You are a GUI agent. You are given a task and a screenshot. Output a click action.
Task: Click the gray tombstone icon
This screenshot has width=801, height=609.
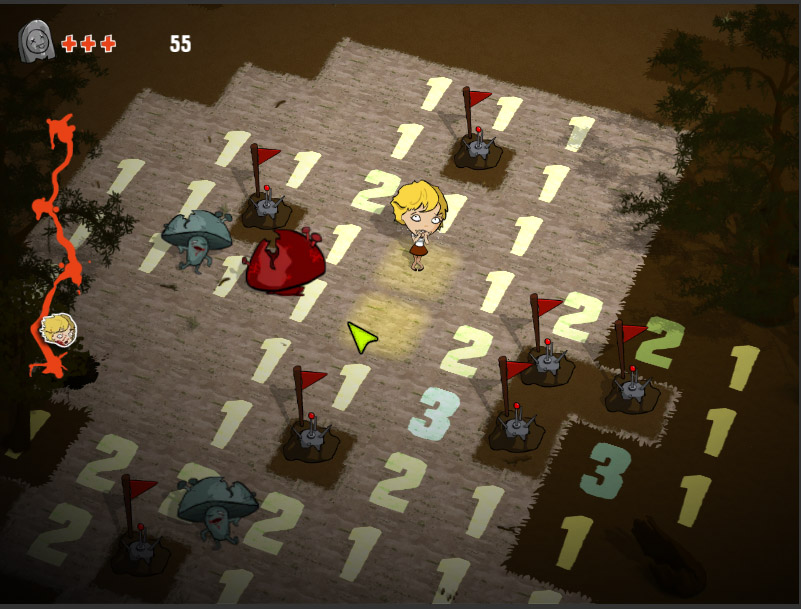36,42
